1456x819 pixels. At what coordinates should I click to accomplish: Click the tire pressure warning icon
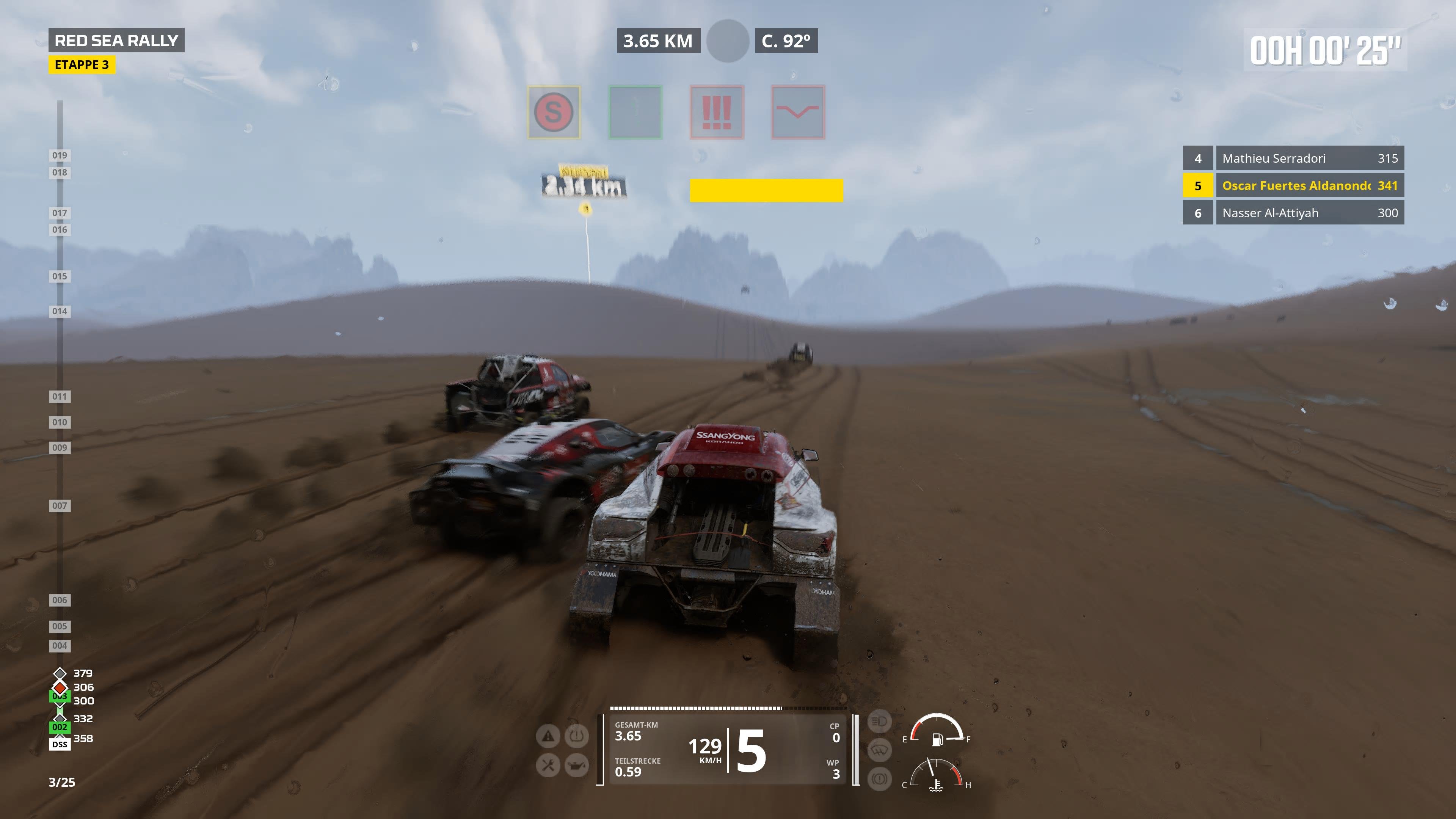coord(576,736)
